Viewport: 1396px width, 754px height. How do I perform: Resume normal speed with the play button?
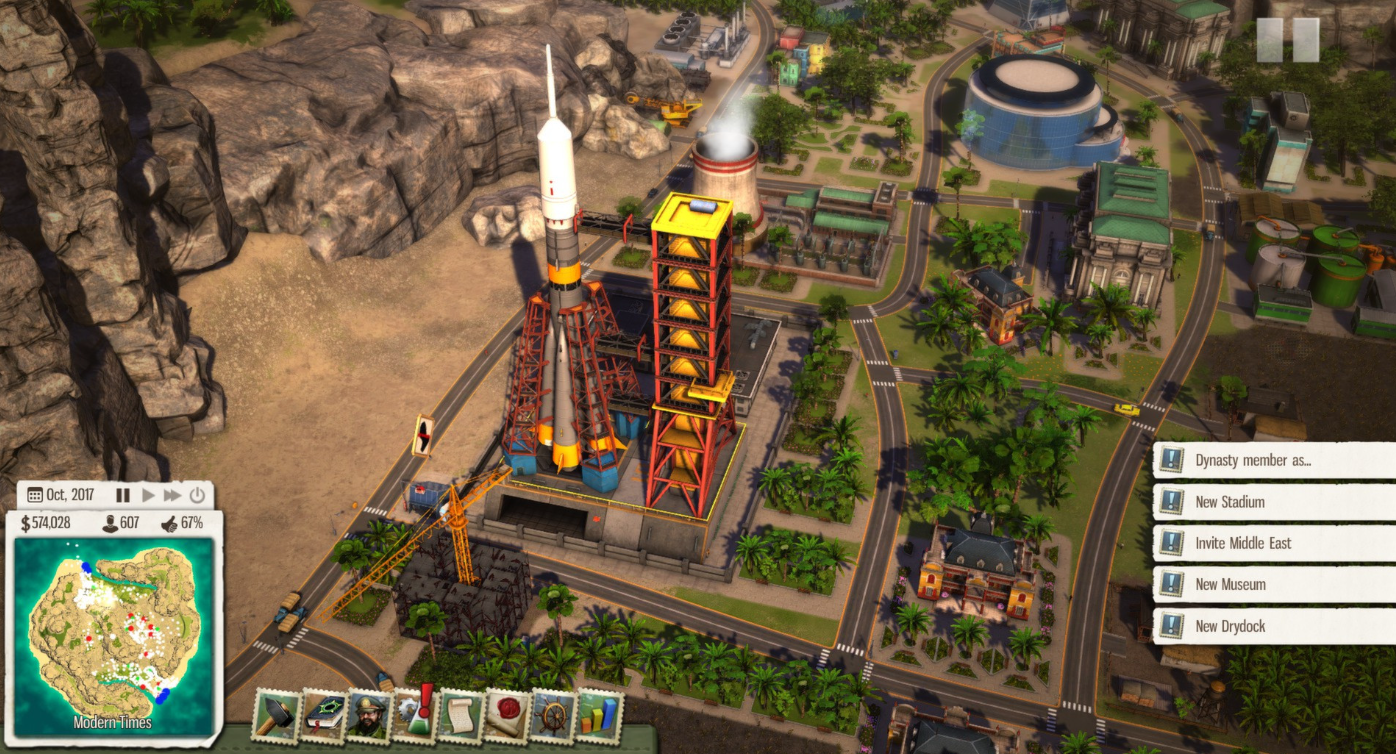[x=149, y=494]
